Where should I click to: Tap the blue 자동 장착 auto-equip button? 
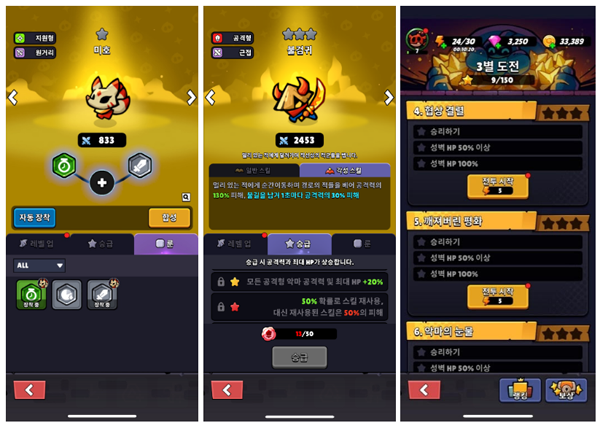click(35, 217)
